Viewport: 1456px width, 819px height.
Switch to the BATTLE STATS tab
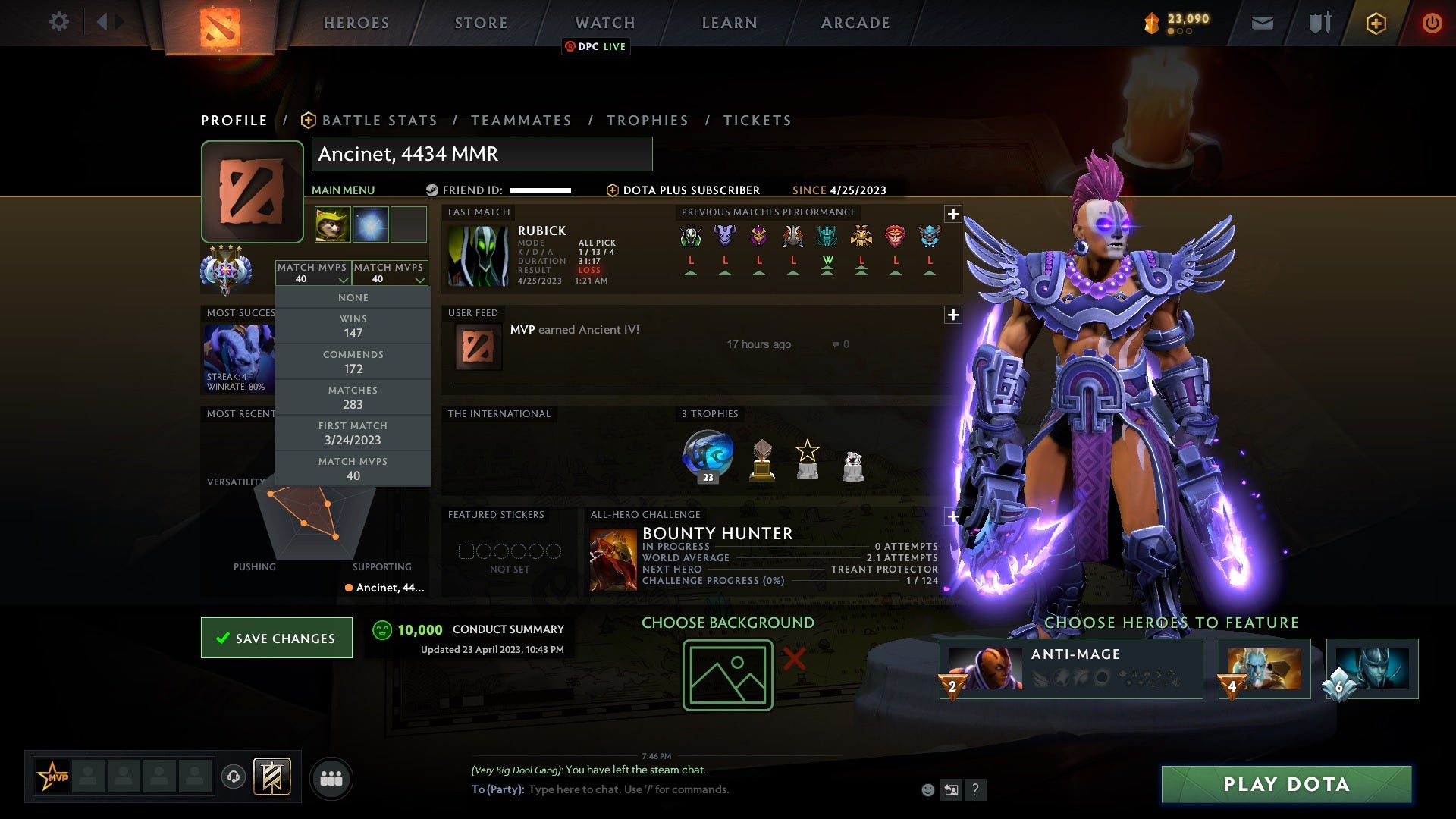pyautogui.click(x=378, y=120)
